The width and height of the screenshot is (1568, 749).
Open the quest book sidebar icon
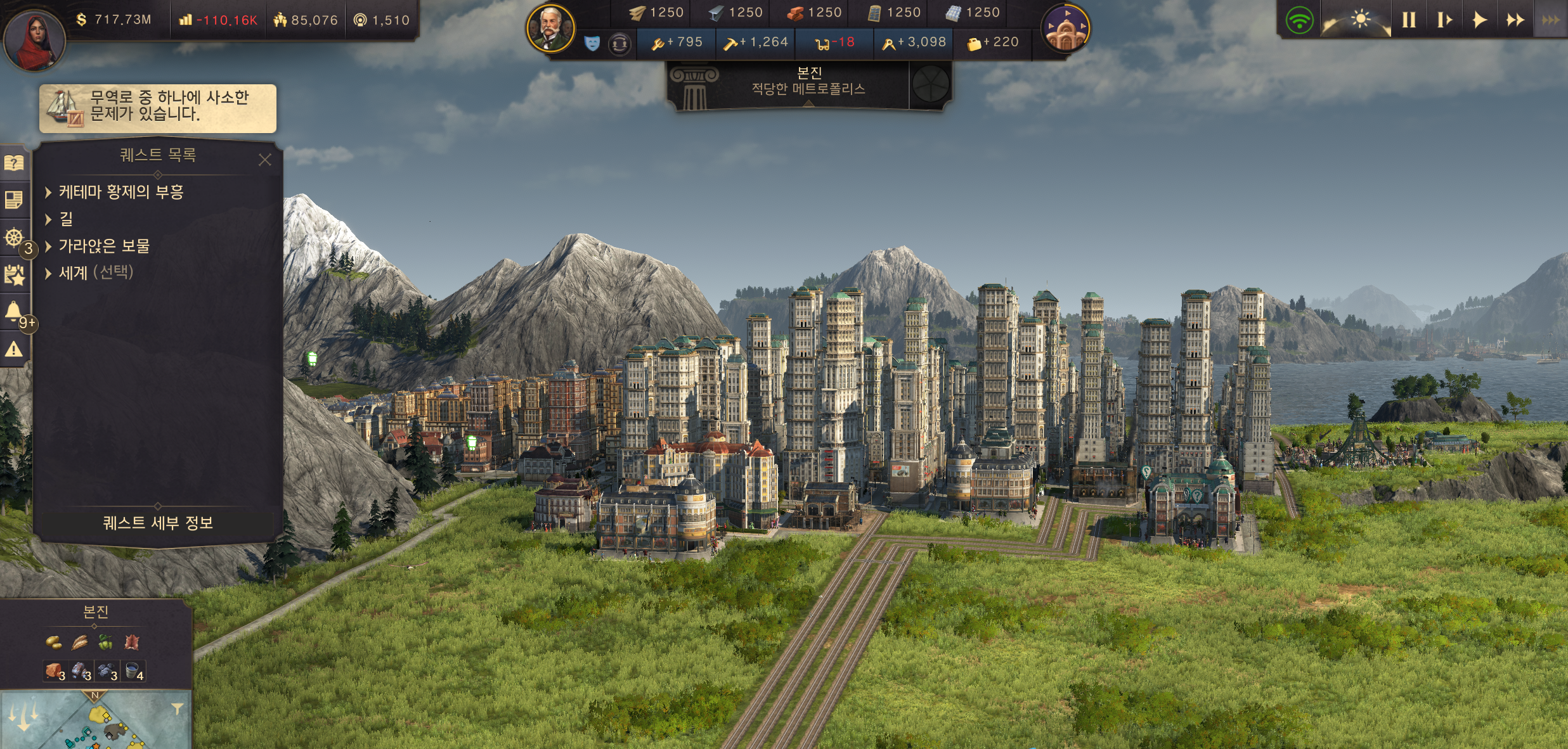click(x=14, y=163)
